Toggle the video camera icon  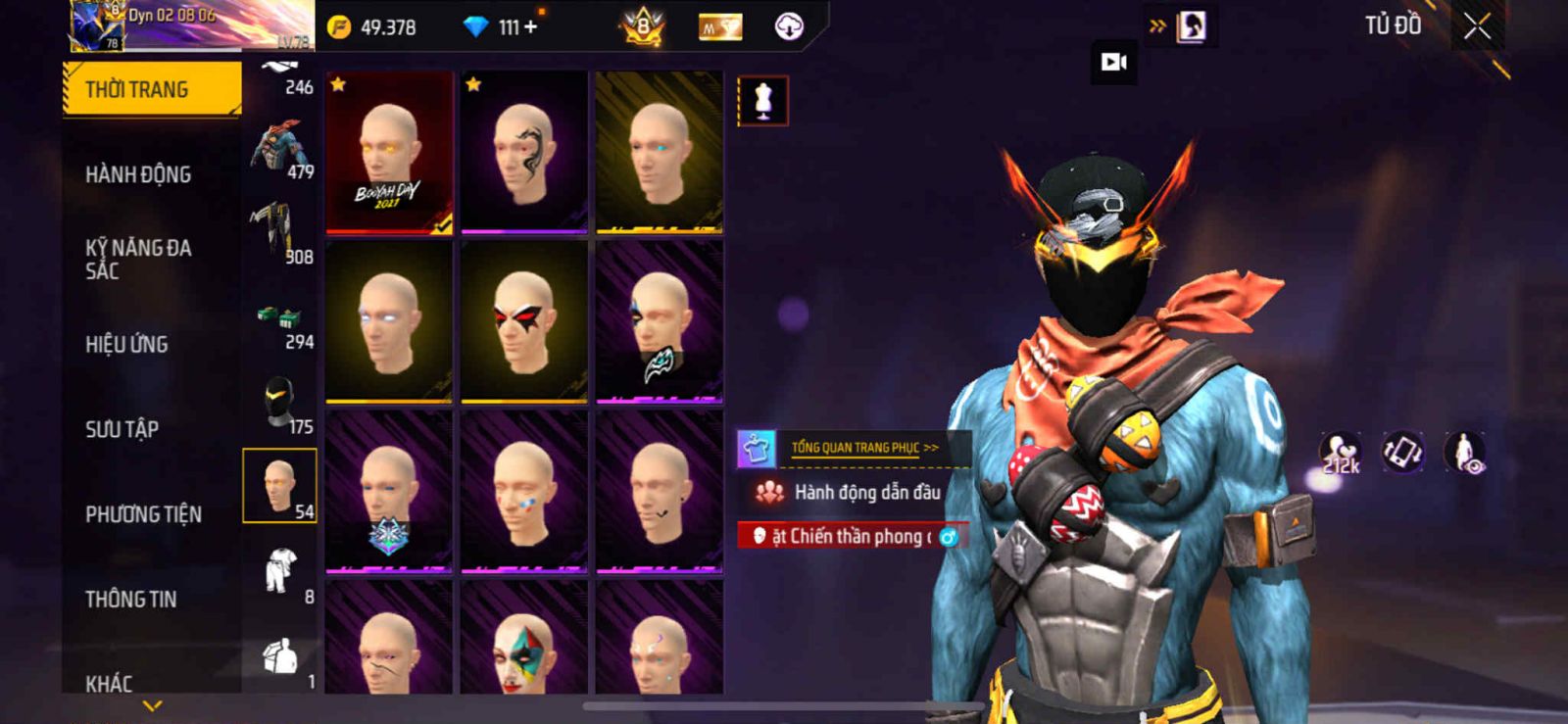point(1113,63)
